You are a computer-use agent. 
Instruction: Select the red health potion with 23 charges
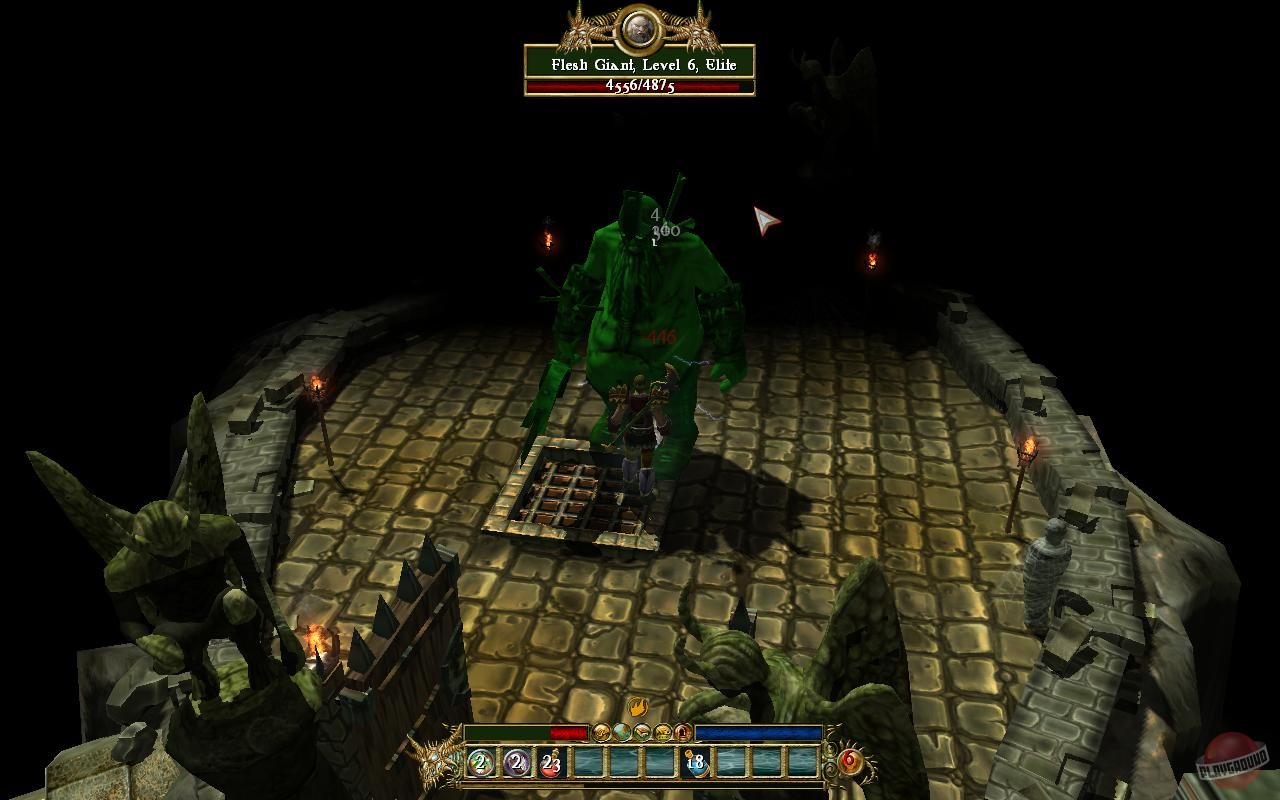pyautogui.click(x=550, y=765)
